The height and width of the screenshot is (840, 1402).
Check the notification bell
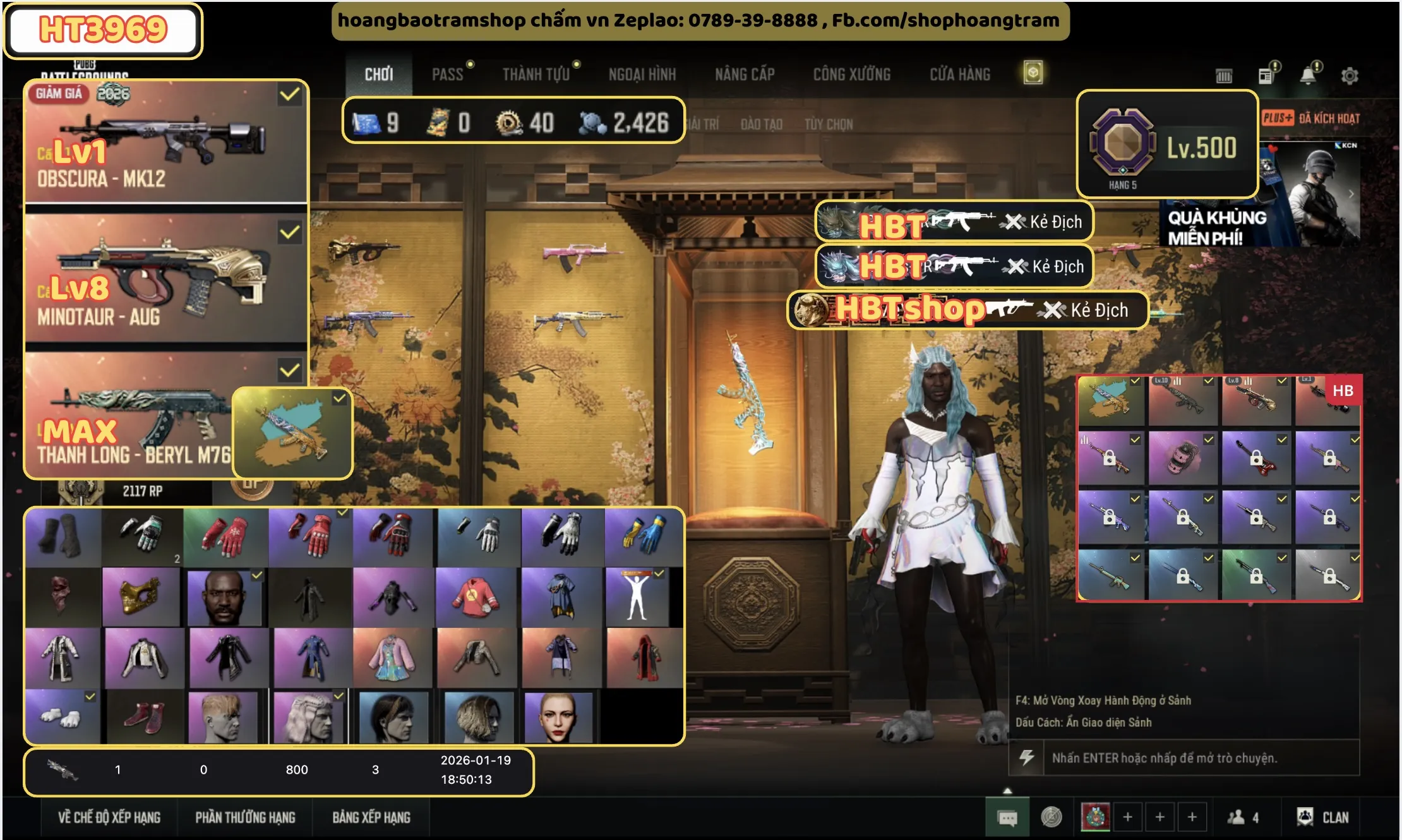click(1307, 76)
